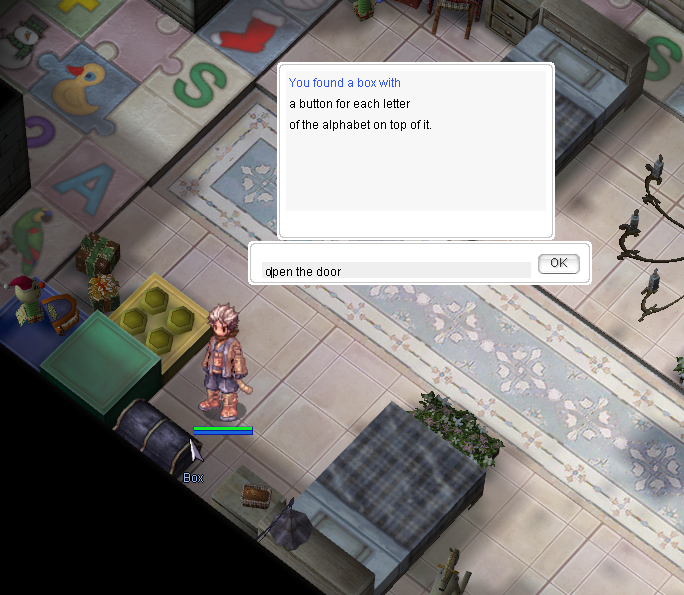This screenshot has width=684, height=595.
Task: Focus the text field containing "open the door"
Action: pyautogui.click(x=396, y=270)
